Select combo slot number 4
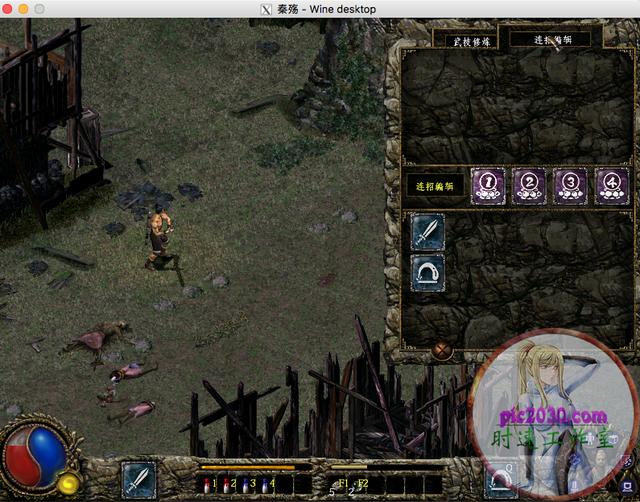 click(x=611, y=183)
